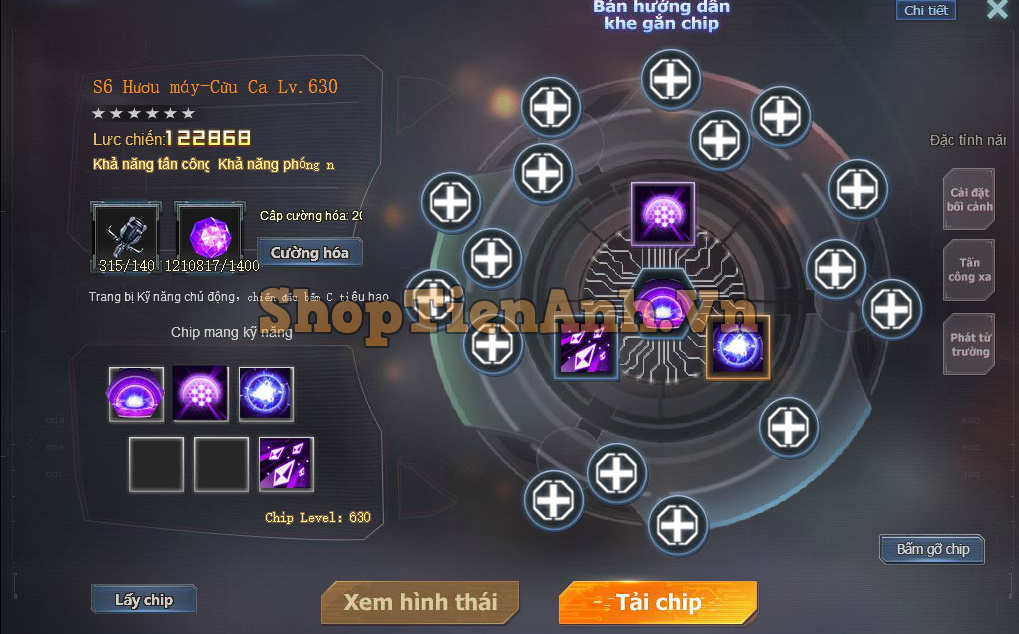
Task: Click the topmost empty plus chip slot
Action: pyautogui.click(x=672, y=77)
